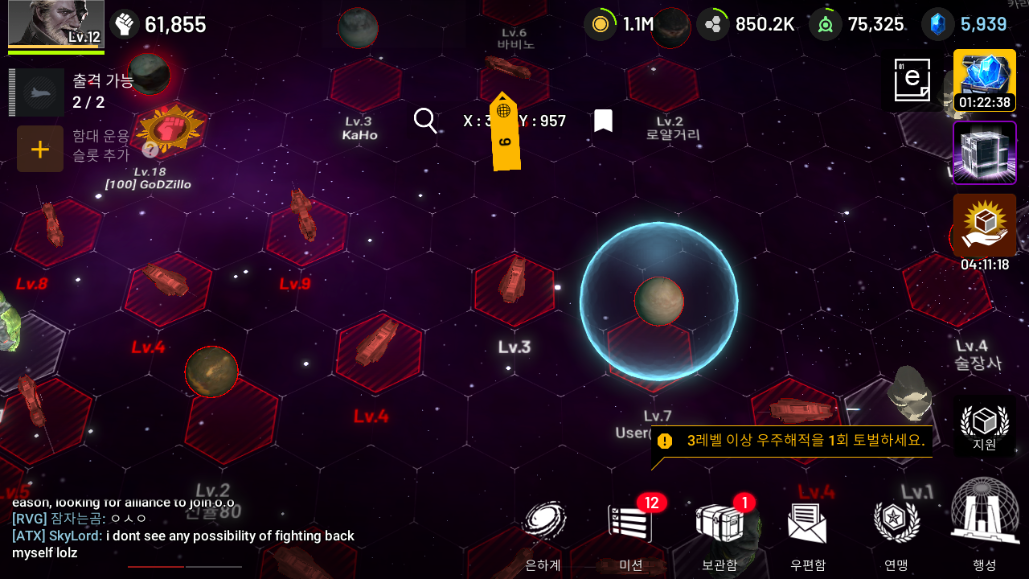Open the commander profile portrait

click(x=56, y=24)
